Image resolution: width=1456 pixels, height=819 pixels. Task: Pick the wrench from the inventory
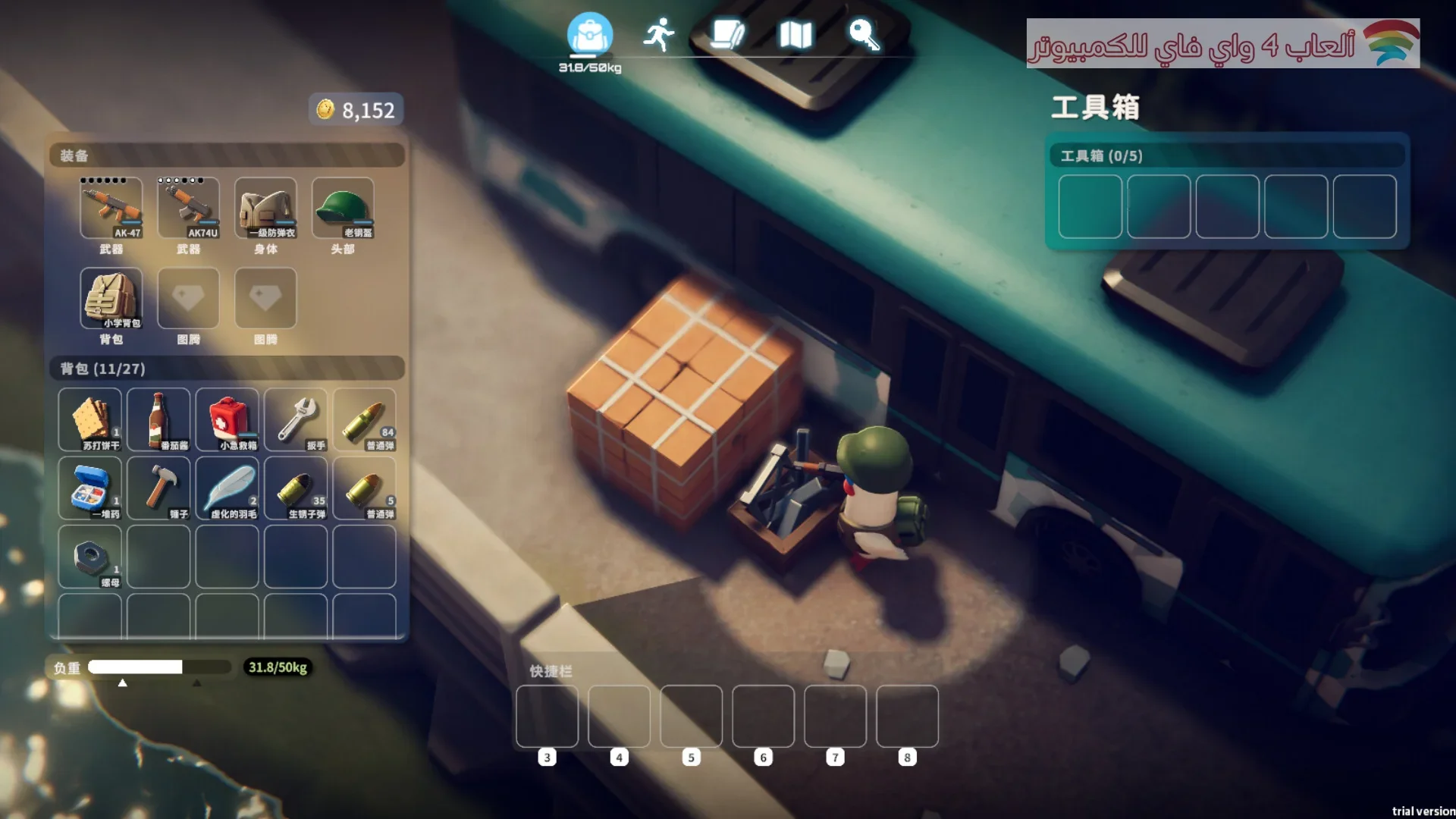pos(296,420)
